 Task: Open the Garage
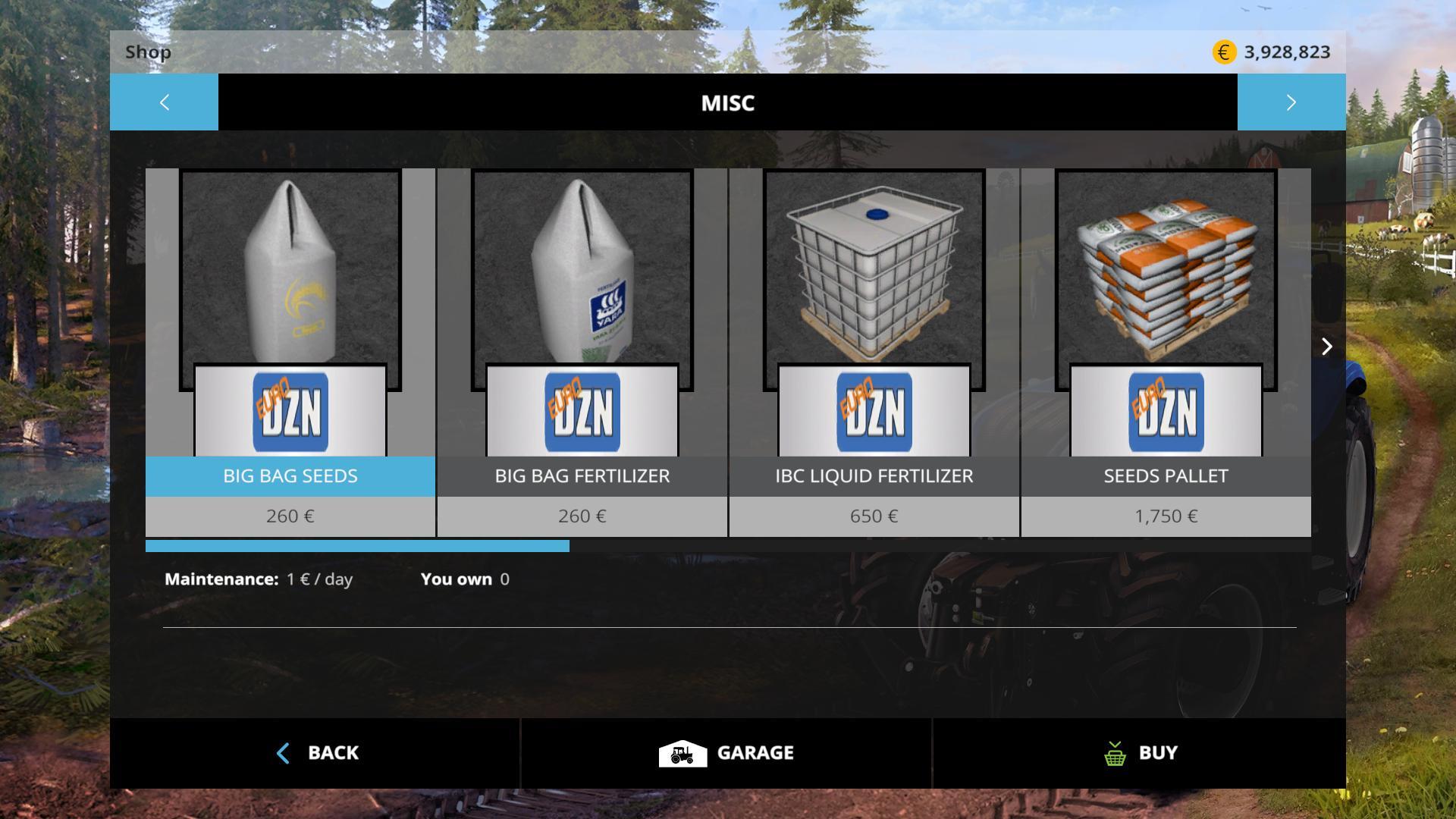point(726,753)
